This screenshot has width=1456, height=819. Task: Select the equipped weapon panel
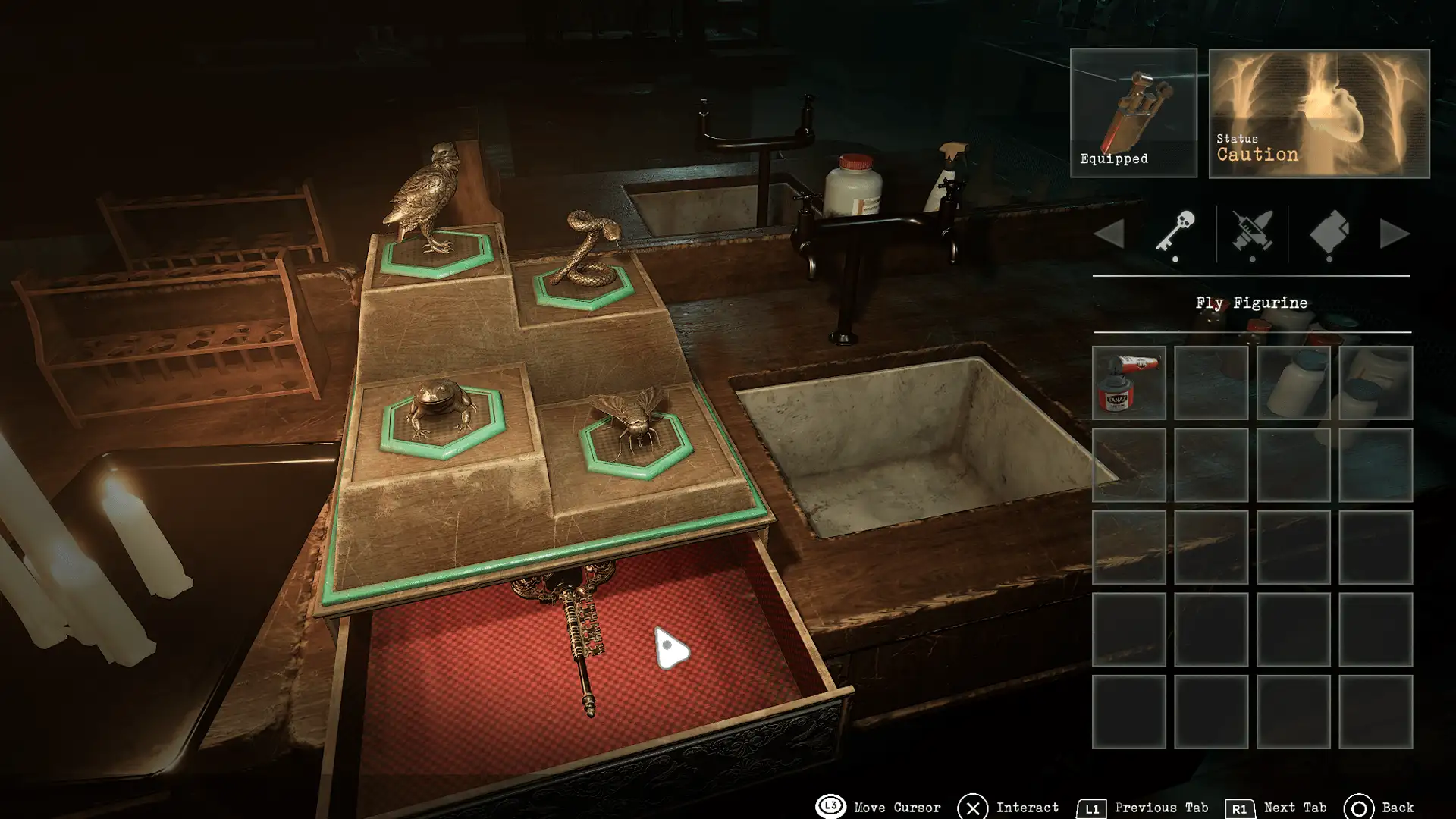pyautogui.click(x=1133, y=113)
